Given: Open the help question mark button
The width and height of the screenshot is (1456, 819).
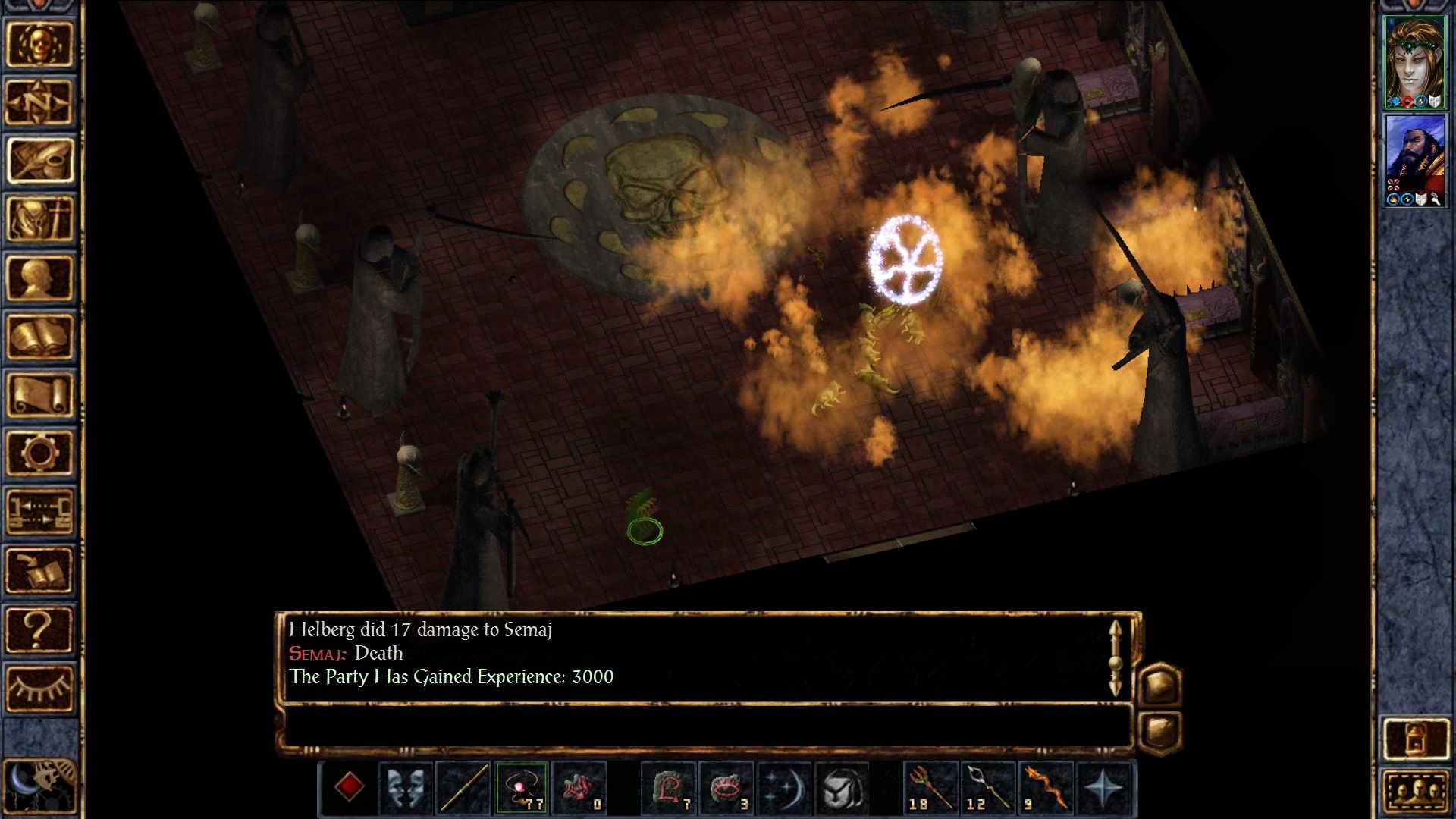Looking at the screenshot, I should pos(39,629).
